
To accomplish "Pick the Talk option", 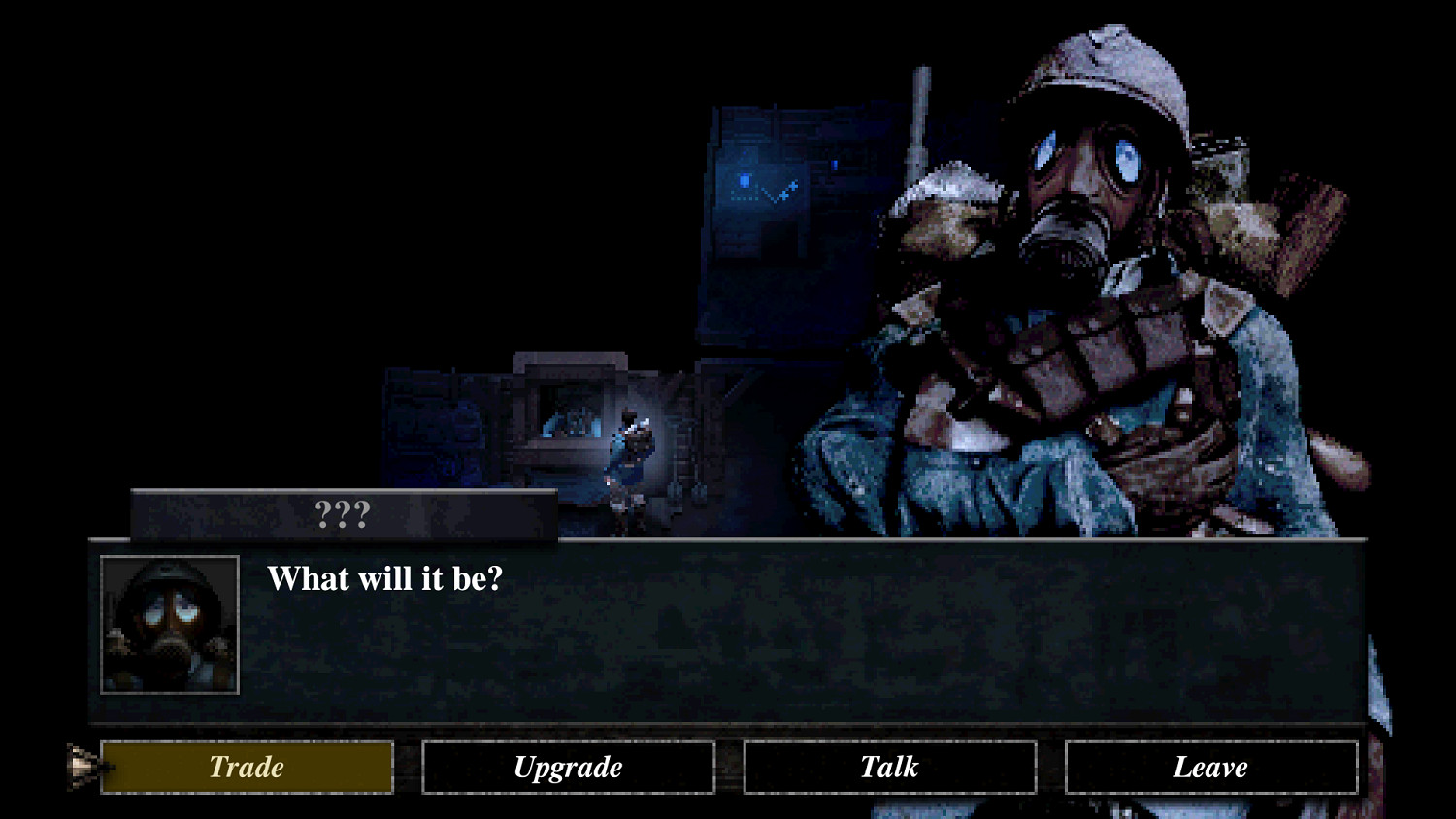I will (x=889, y=767).
